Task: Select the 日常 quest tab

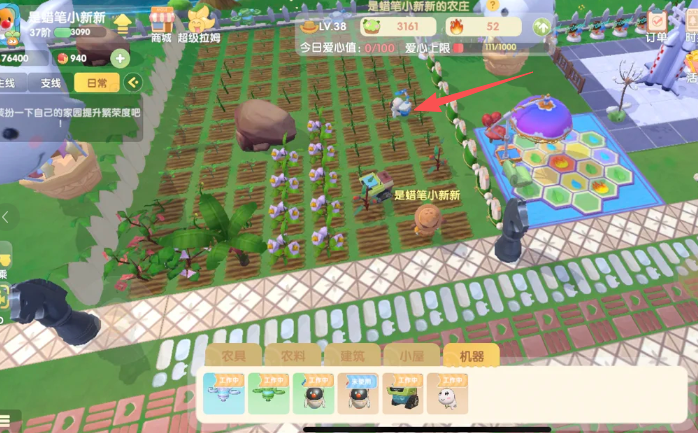Action: click(x=97, y=83)
